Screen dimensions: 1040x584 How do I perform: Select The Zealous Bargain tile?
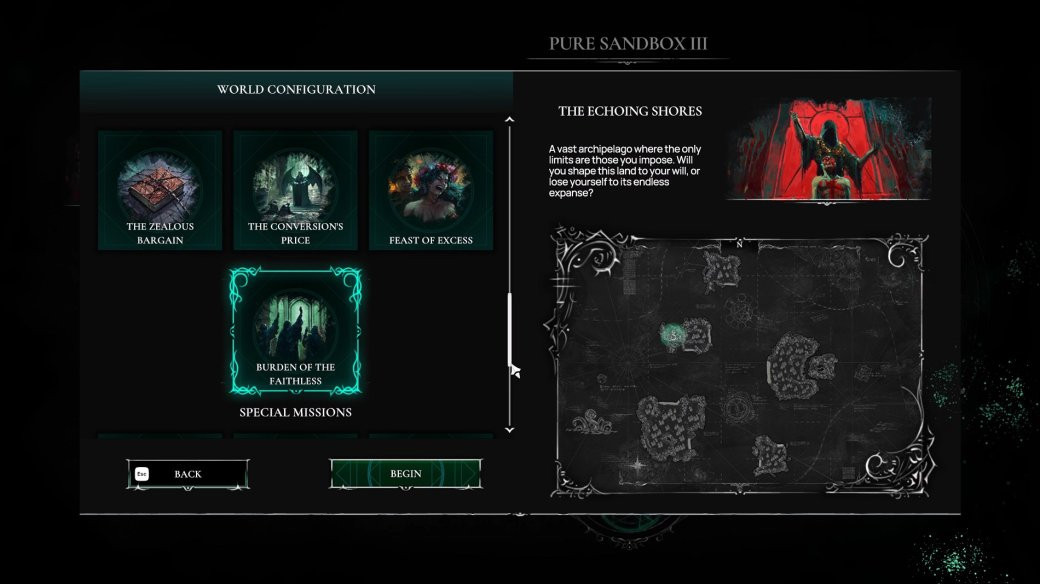(160, 190)
